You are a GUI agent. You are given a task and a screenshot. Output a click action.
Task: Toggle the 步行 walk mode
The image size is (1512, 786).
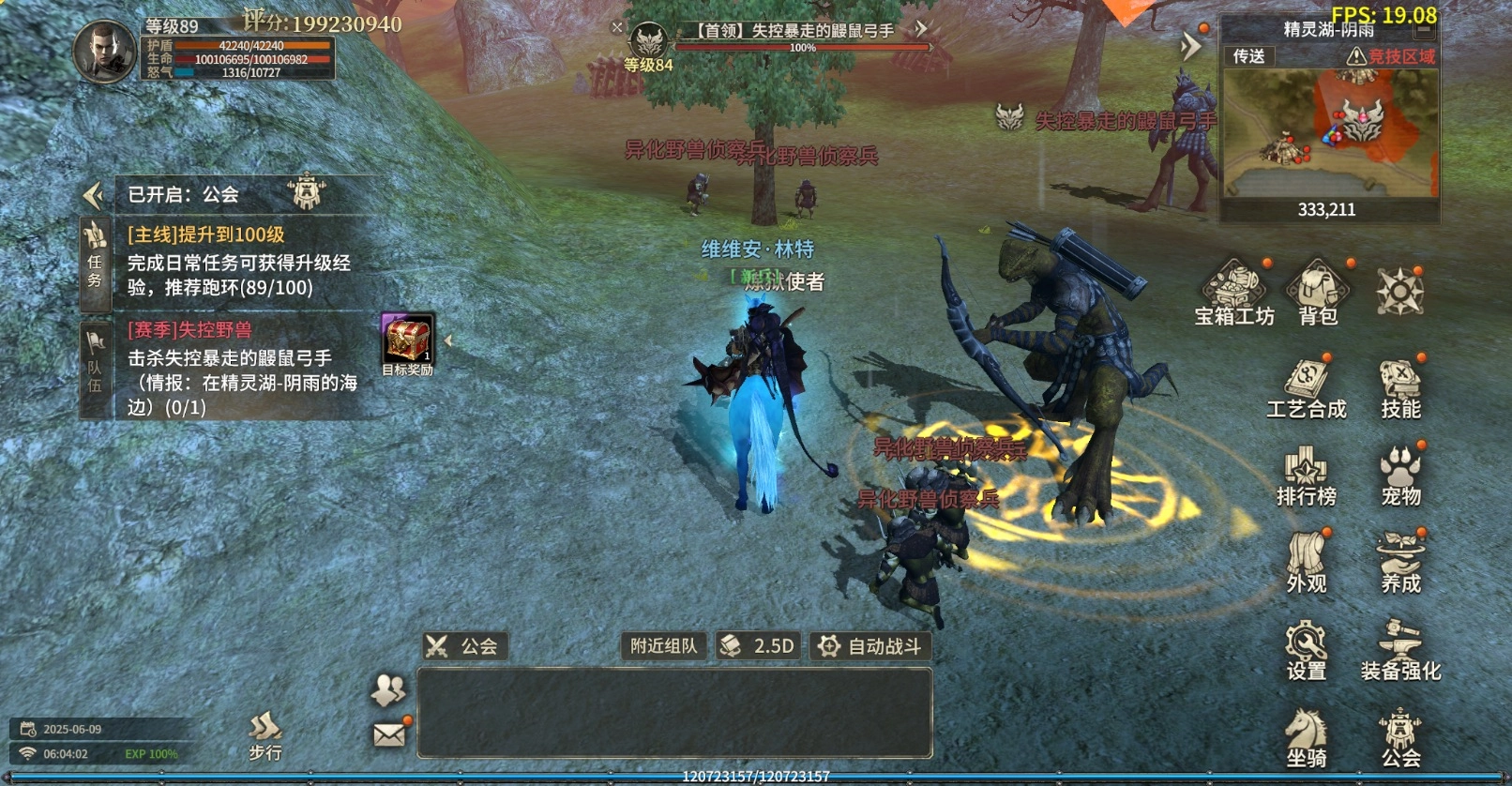click(265, 735)
